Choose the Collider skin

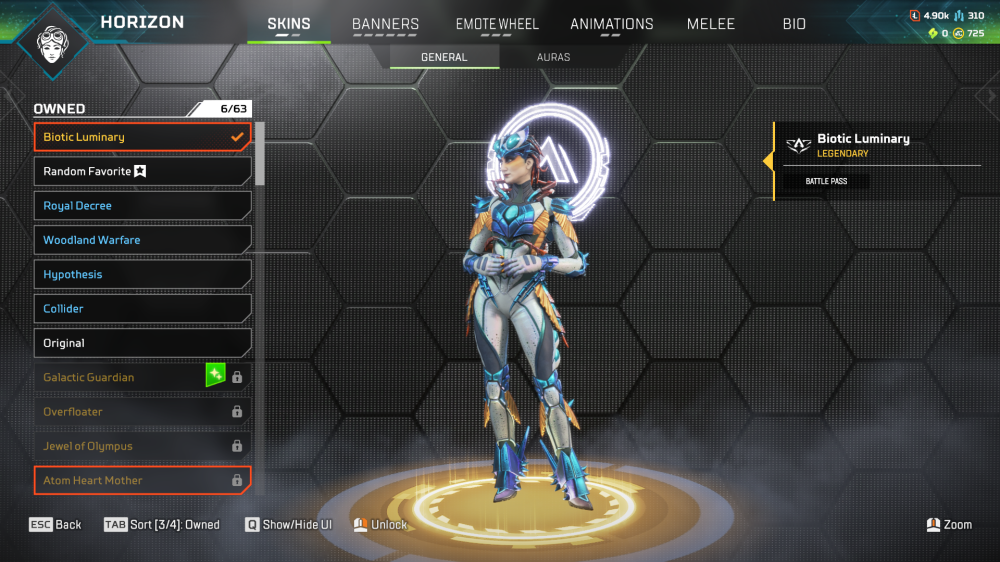point(142,309)
